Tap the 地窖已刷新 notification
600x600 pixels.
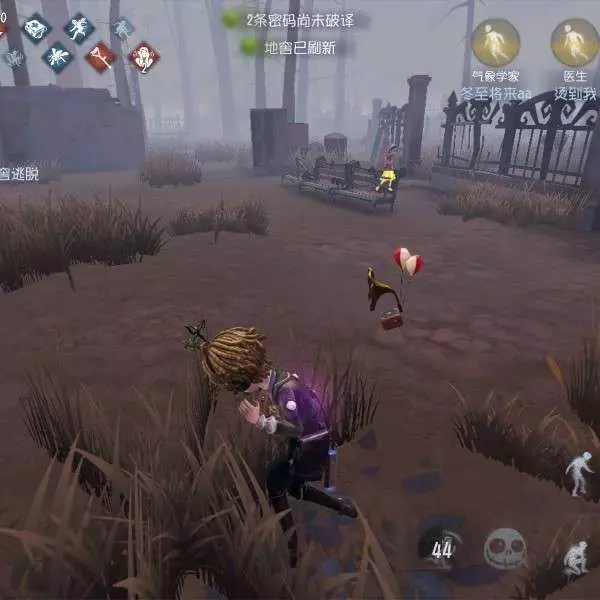297,46
